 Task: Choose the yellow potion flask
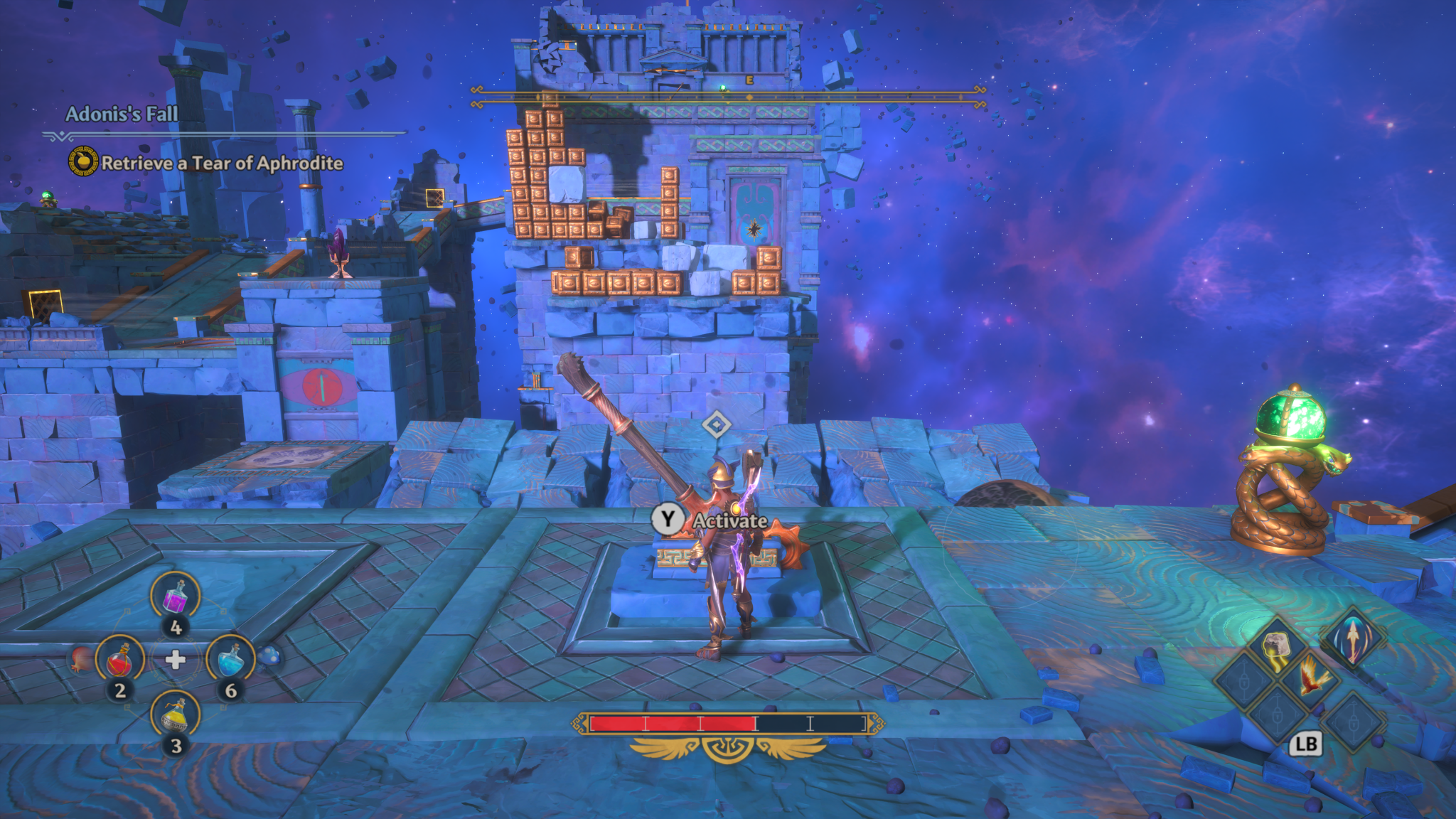point(175,714)
